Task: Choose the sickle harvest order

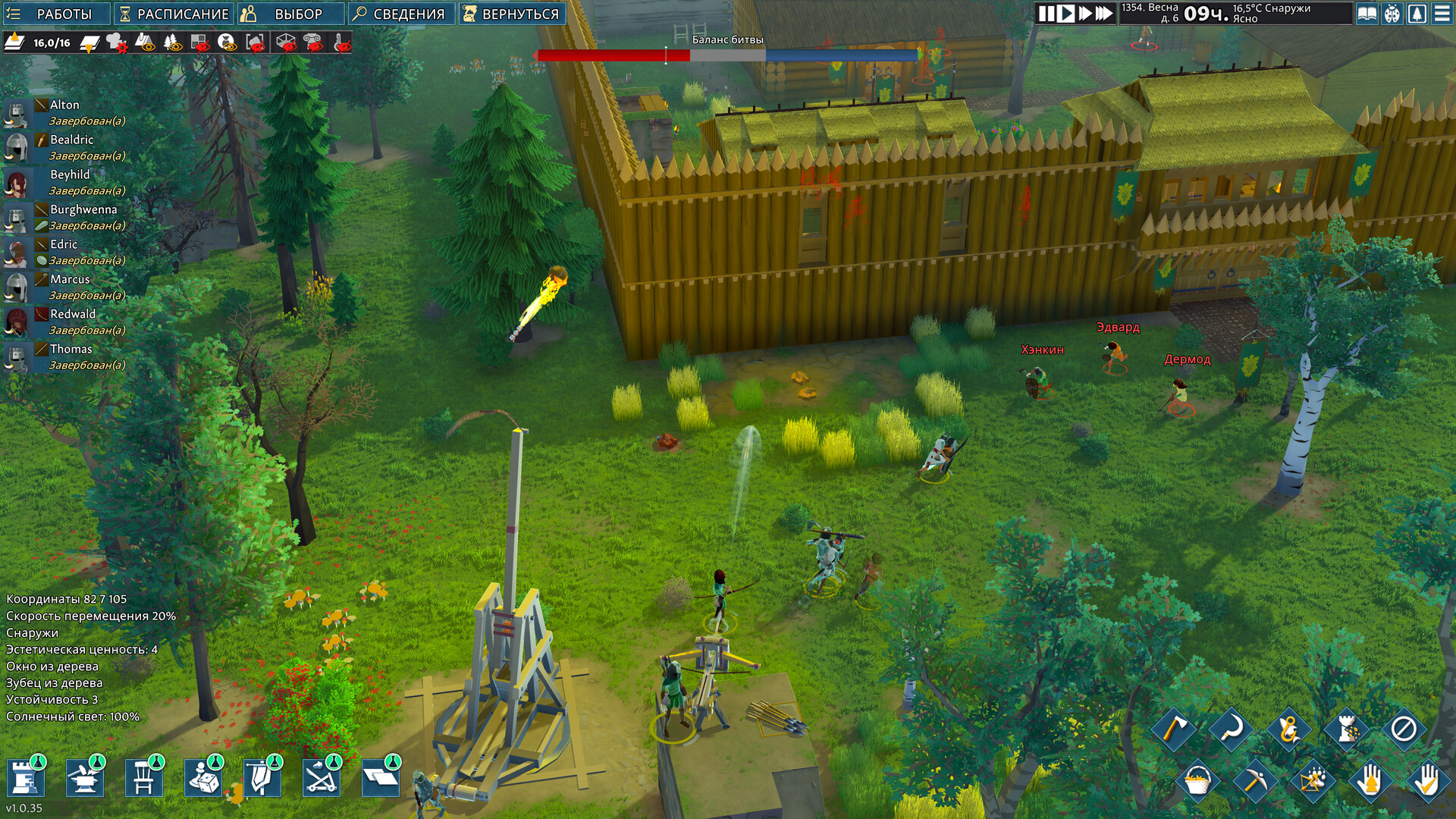Action: pos(1231,729)
